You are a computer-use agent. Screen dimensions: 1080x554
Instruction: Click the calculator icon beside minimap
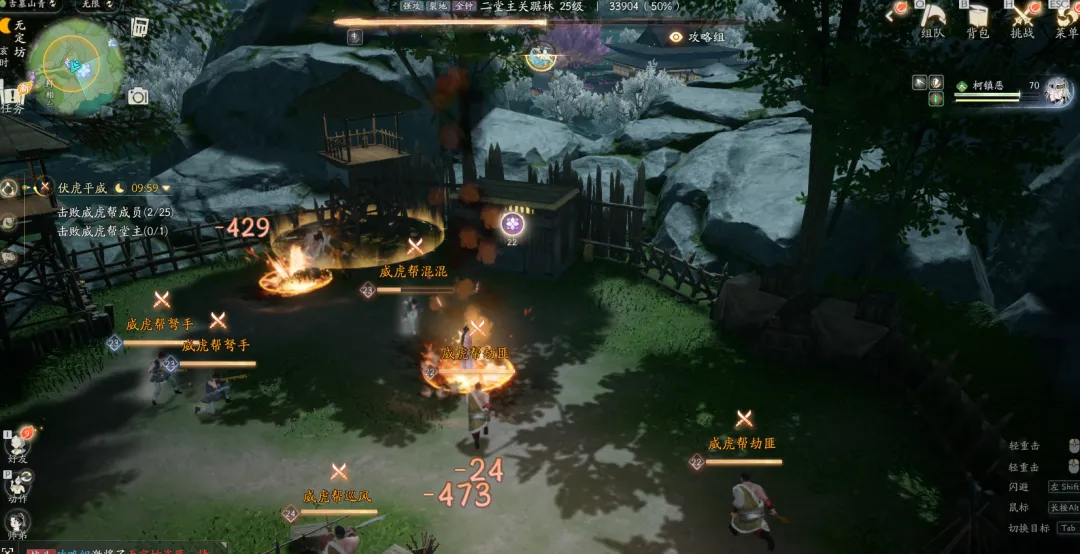point(140,27)
